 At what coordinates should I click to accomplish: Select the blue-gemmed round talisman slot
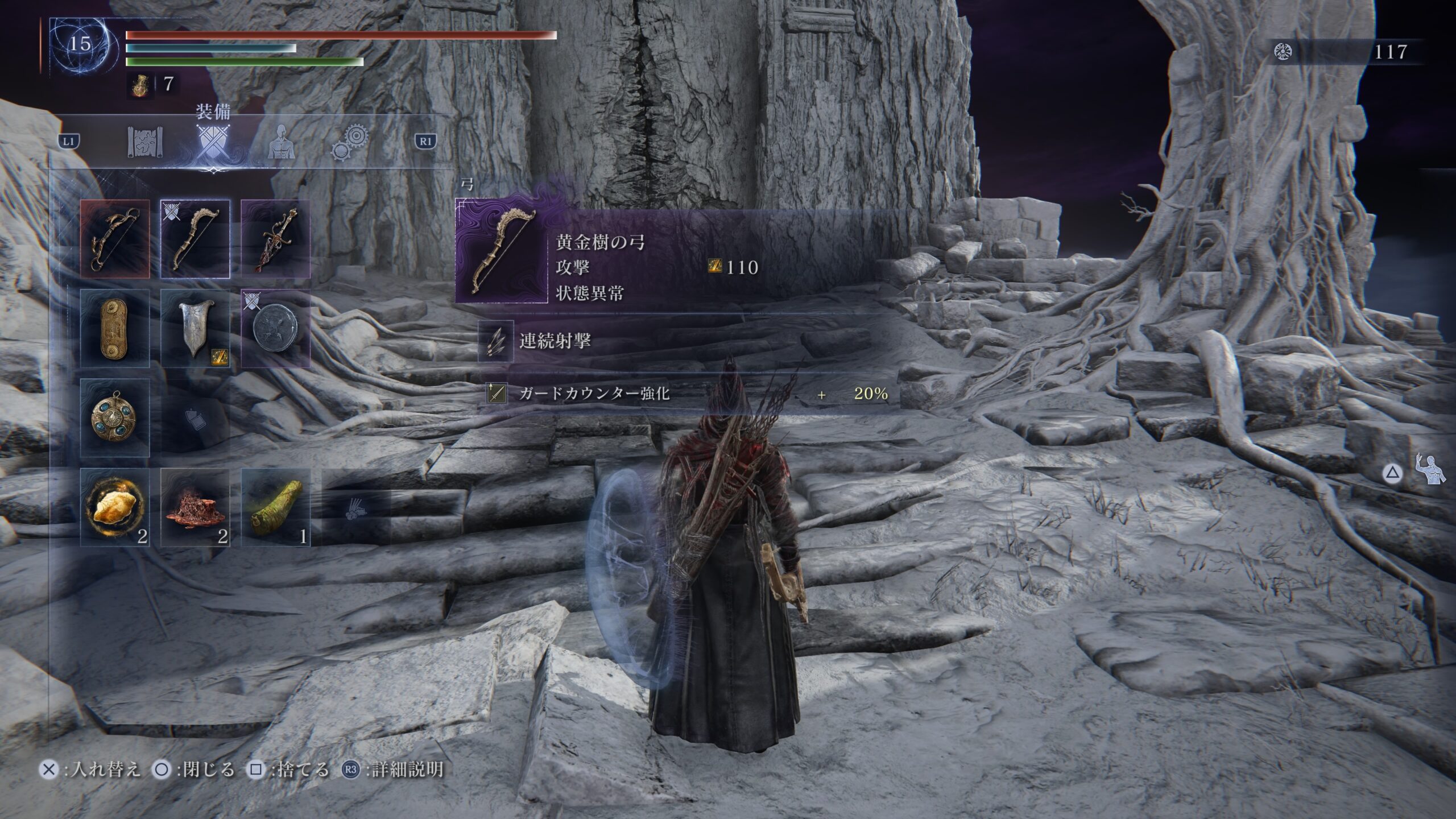[115, 418]
